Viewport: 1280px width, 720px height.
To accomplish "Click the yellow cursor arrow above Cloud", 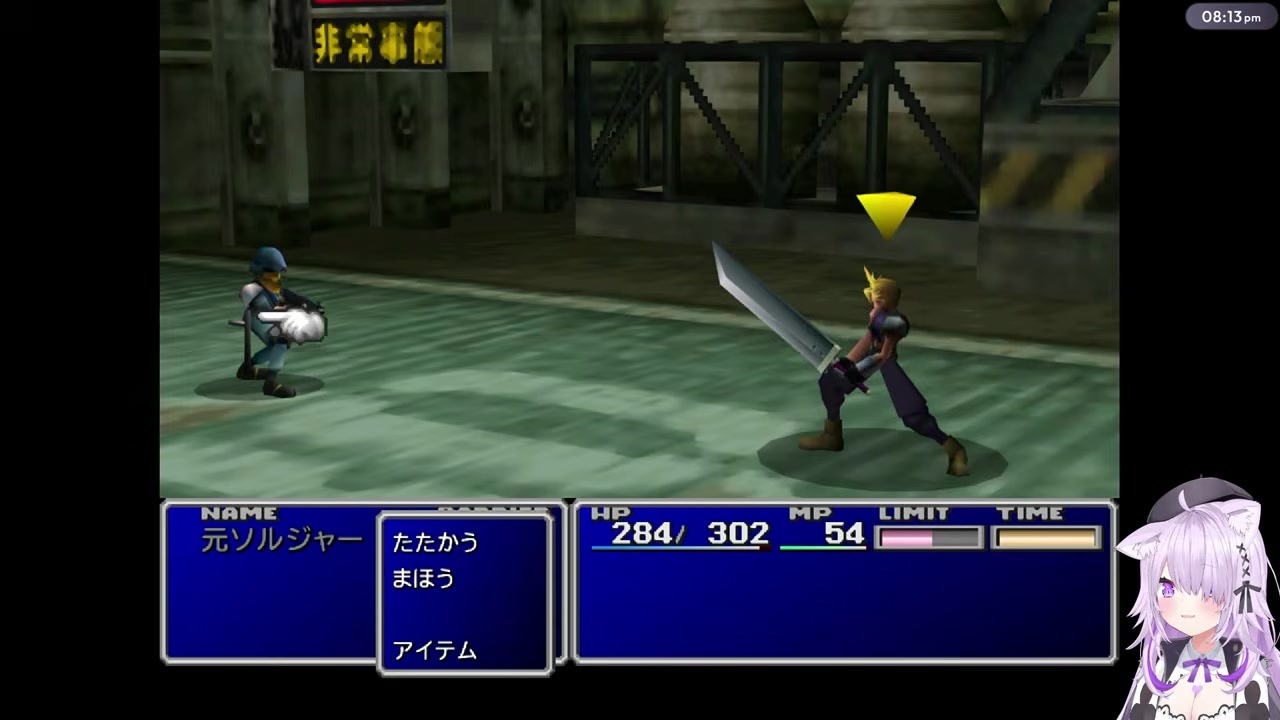I will pyautogui.click(x=887, y=210).
